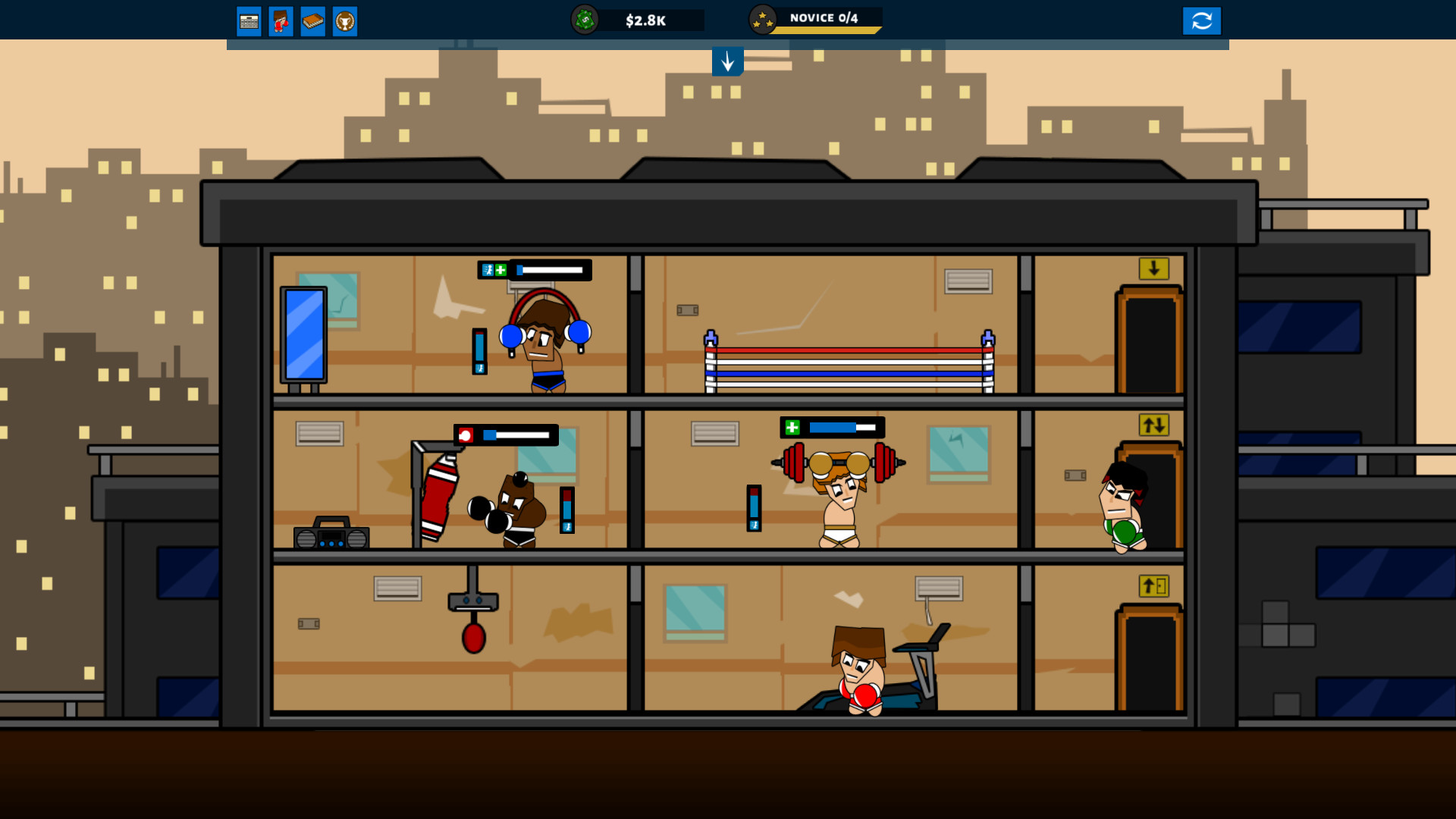The image size is (1456, 819).
Task: Toggle the green plus on weightlifter's status bar
Action: [x=792, y=426]
